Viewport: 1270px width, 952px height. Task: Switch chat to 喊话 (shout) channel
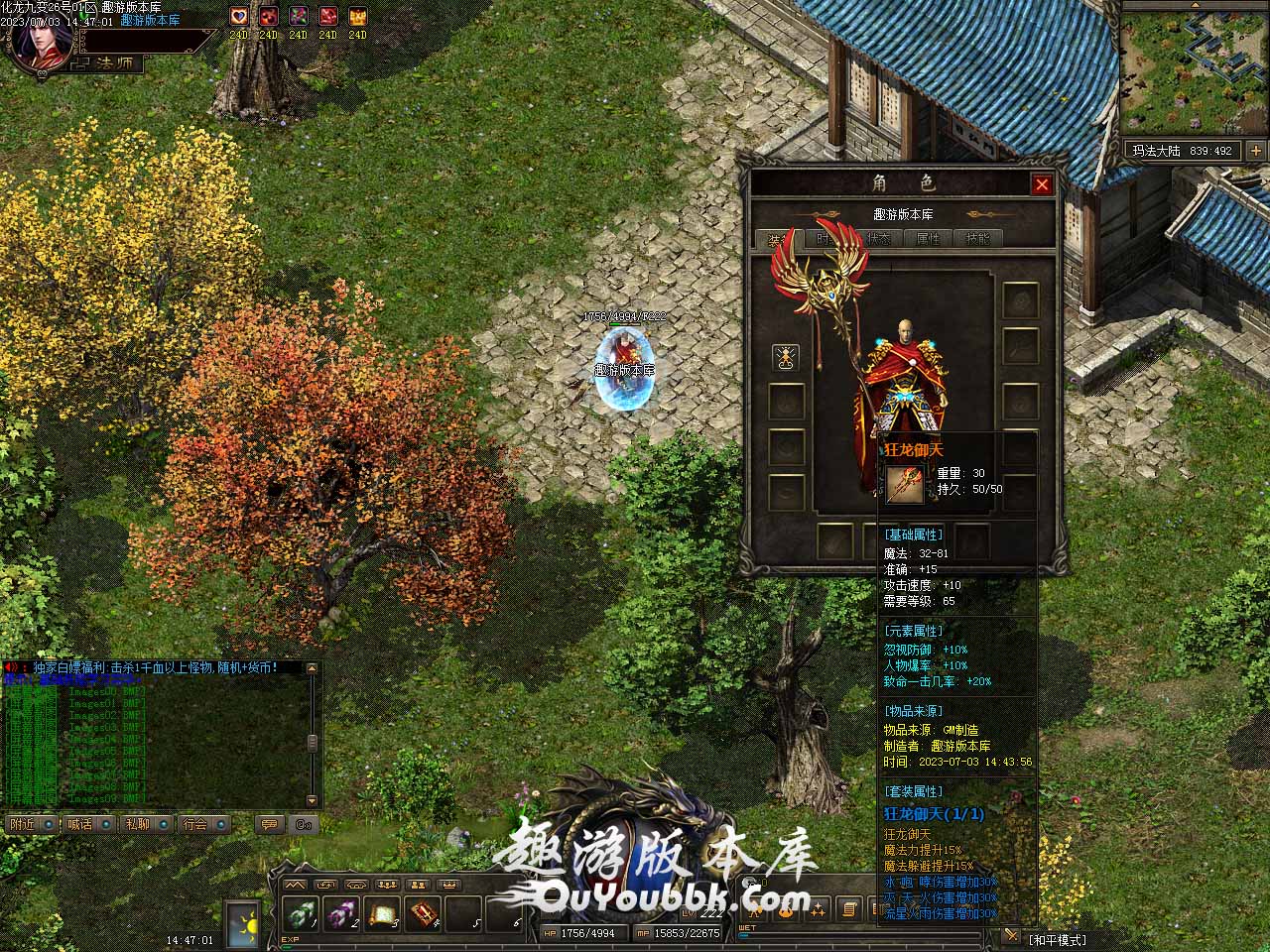pyautogui.click(x=79, y=824)
